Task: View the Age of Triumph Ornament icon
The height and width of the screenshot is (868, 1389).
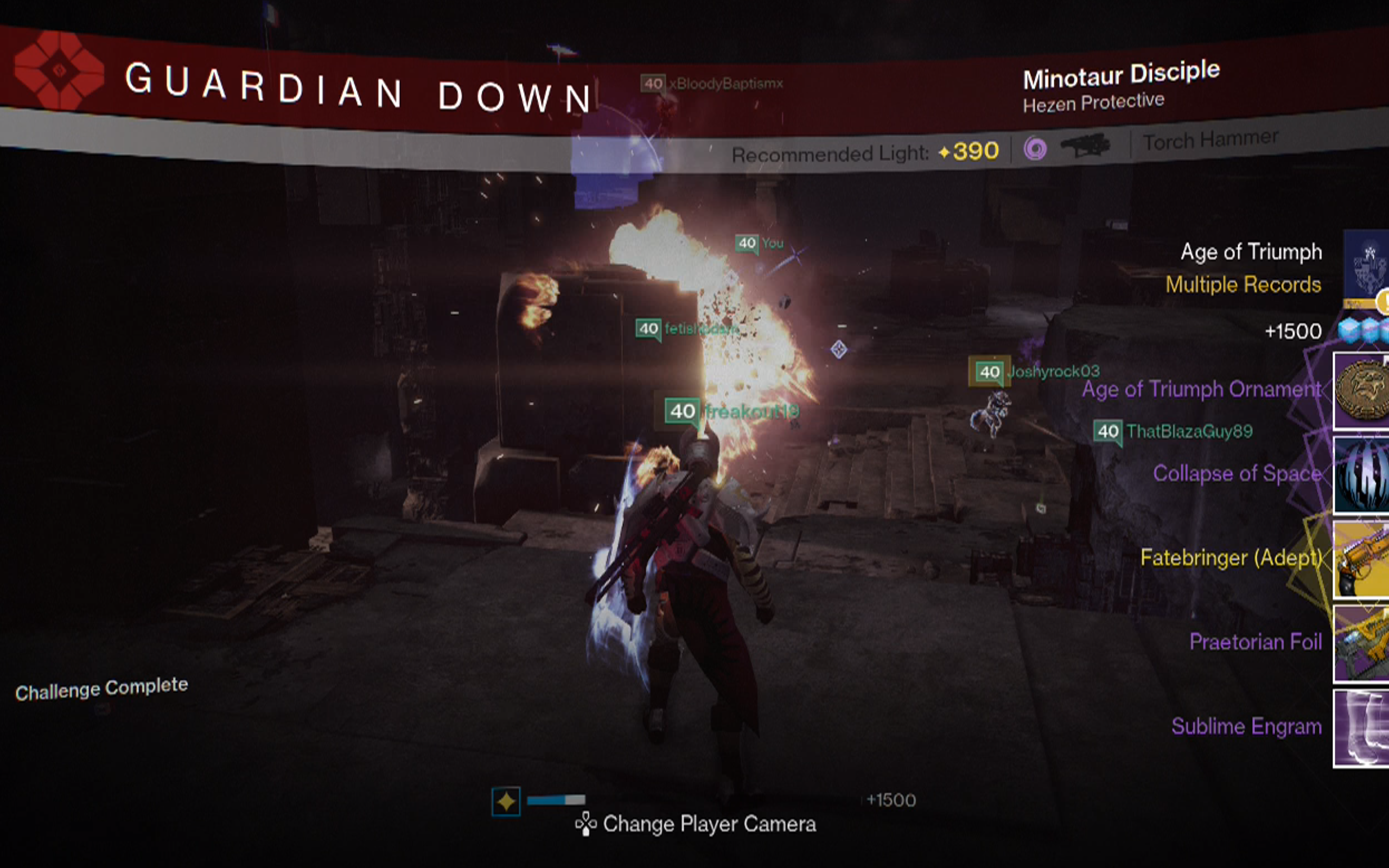Action: pyautogui.click(x=1361, y=391)
